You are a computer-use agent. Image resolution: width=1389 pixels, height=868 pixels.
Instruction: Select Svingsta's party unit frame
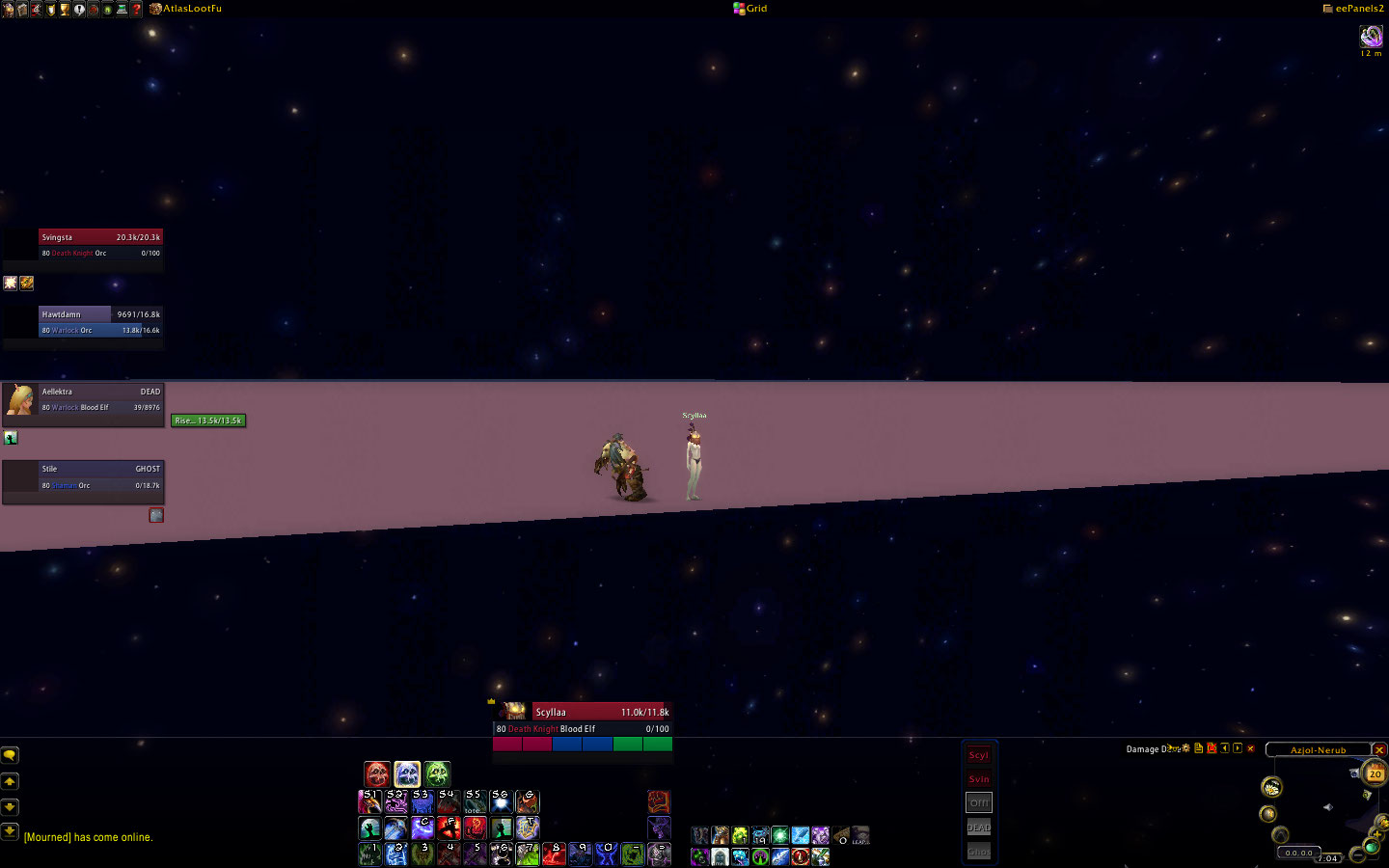click(x=100, y=245)
